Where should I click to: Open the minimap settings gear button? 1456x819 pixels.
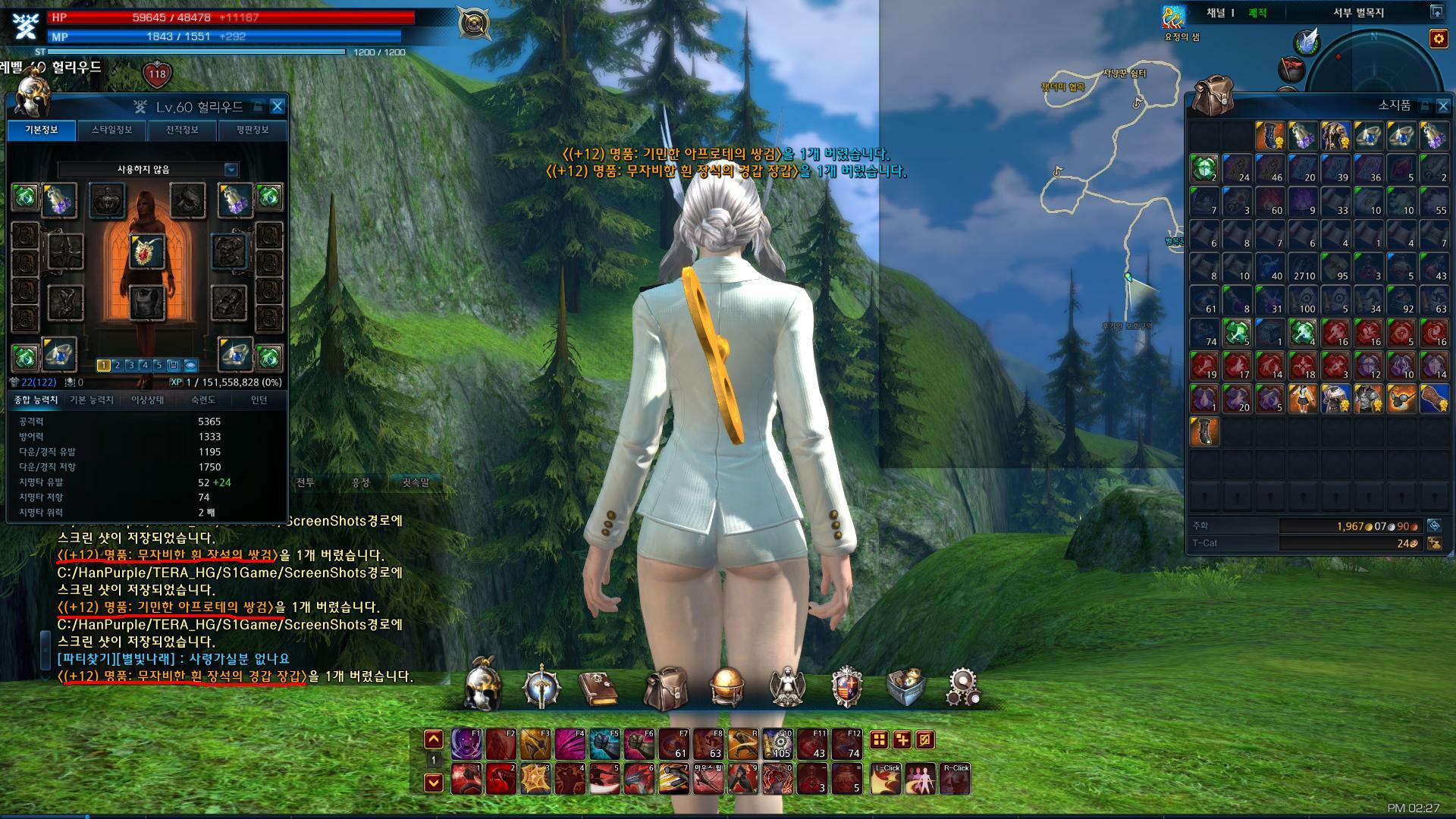(x=1438, y=38)
